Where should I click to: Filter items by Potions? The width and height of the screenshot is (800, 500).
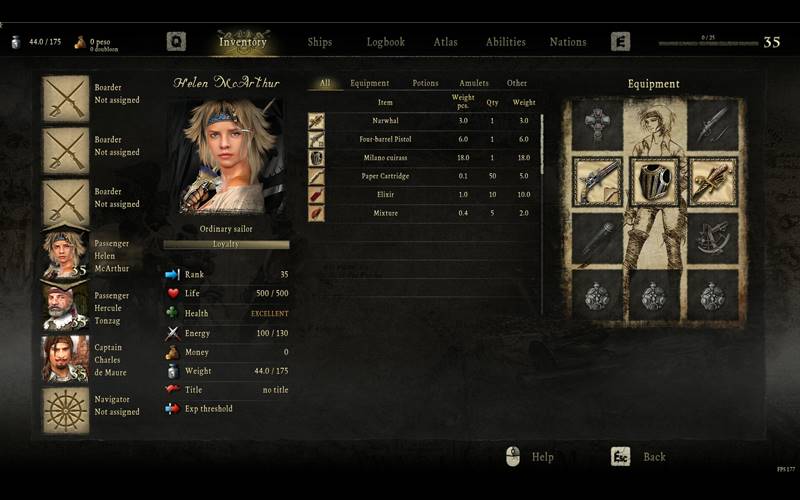[x=425, y=83]
